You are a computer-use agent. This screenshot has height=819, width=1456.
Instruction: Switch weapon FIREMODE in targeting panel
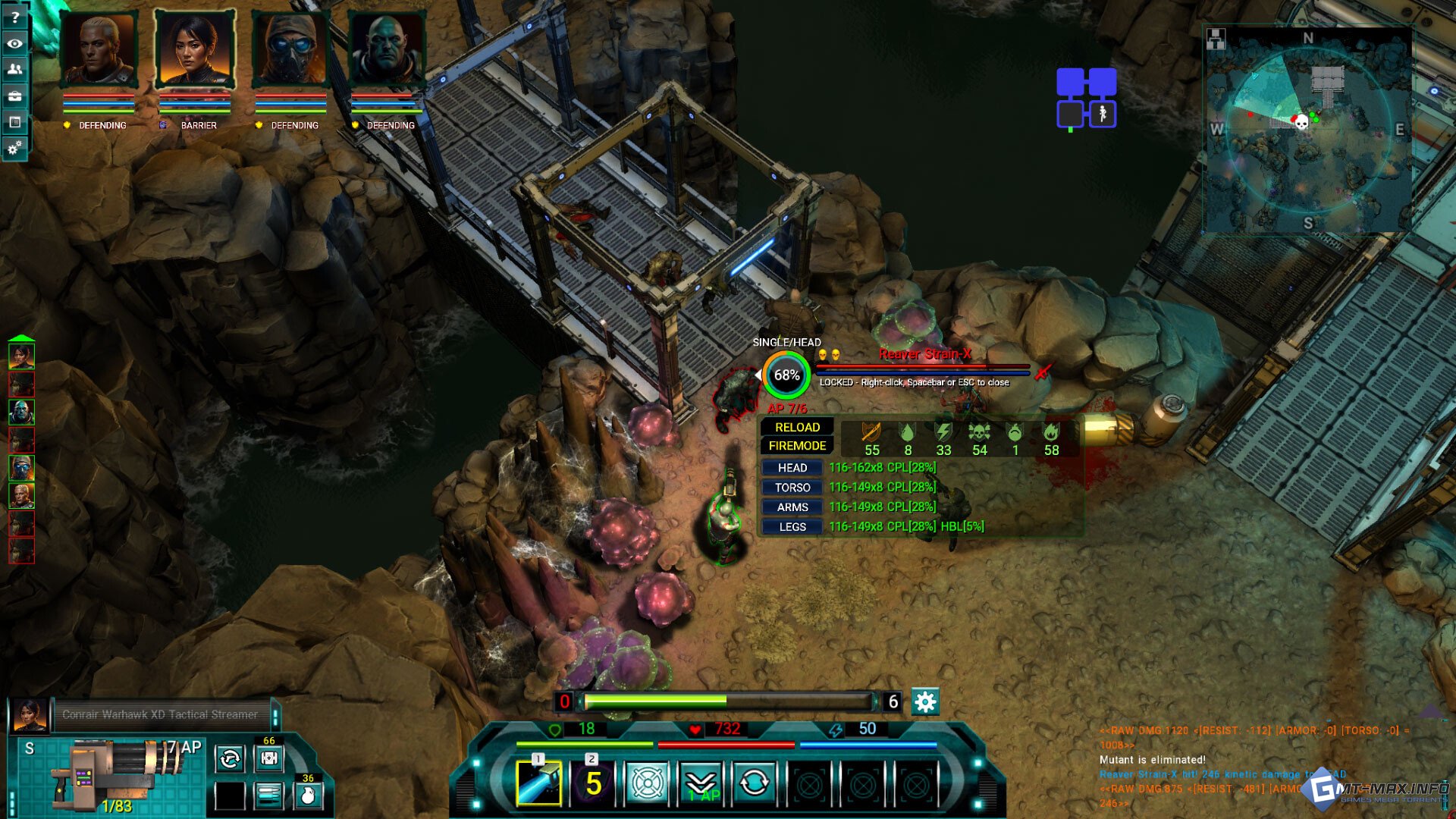pos(797,446)
